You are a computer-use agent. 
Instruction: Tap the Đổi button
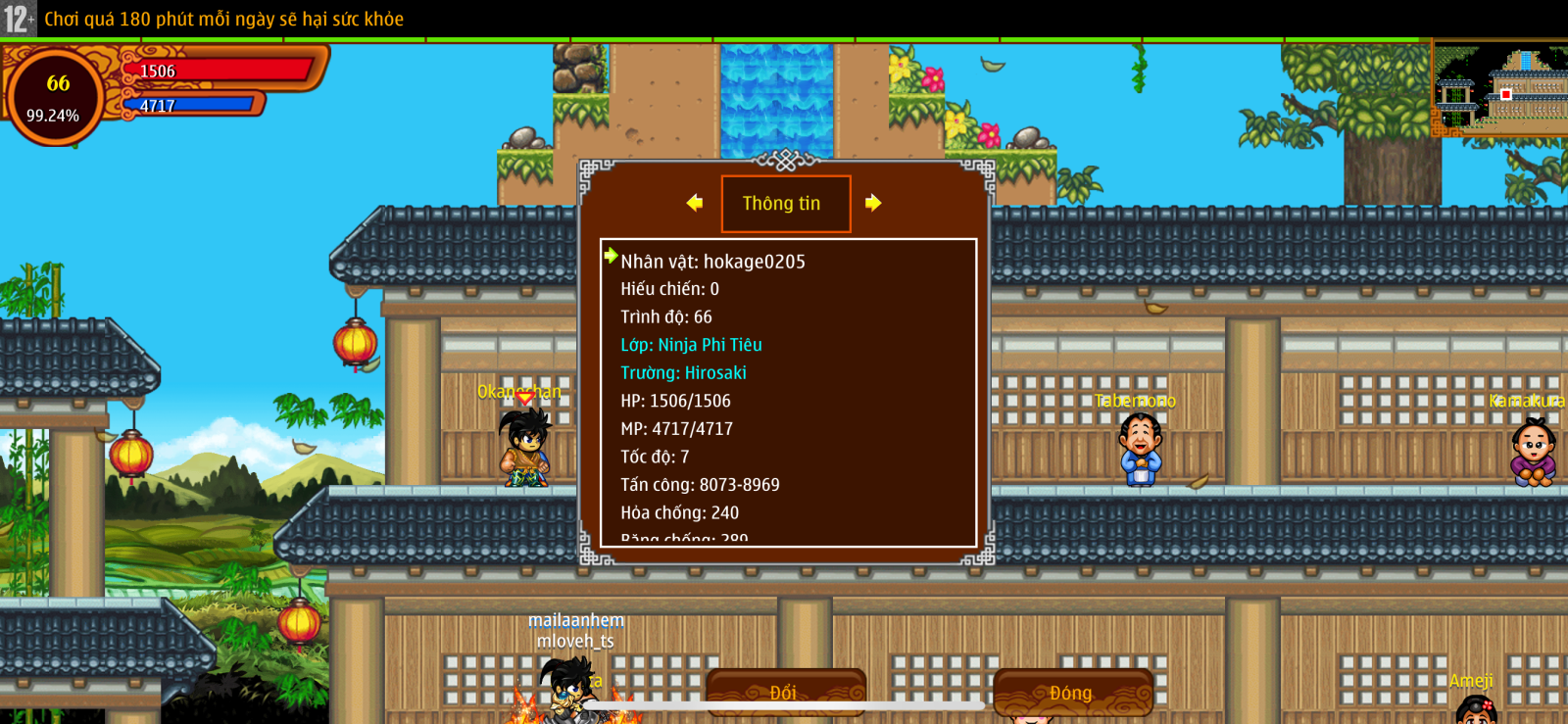pyautogui.click(x=785, y=692)
